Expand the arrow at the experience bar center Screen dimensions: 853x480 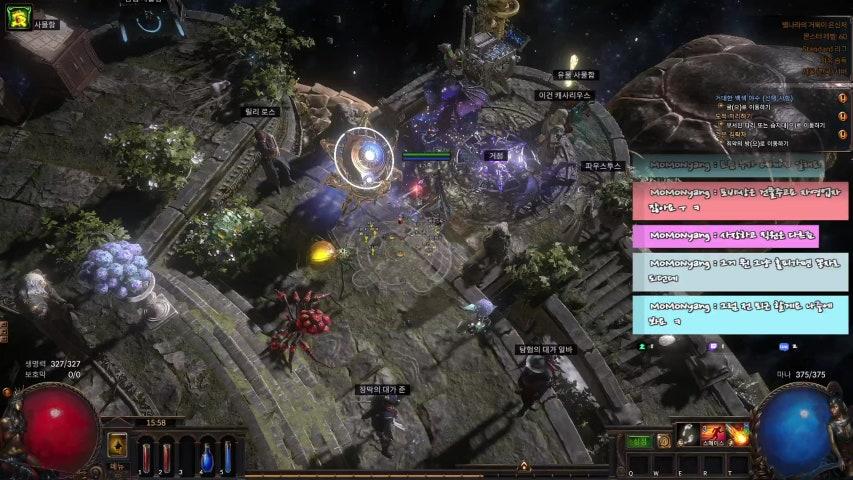coord(522,466)
